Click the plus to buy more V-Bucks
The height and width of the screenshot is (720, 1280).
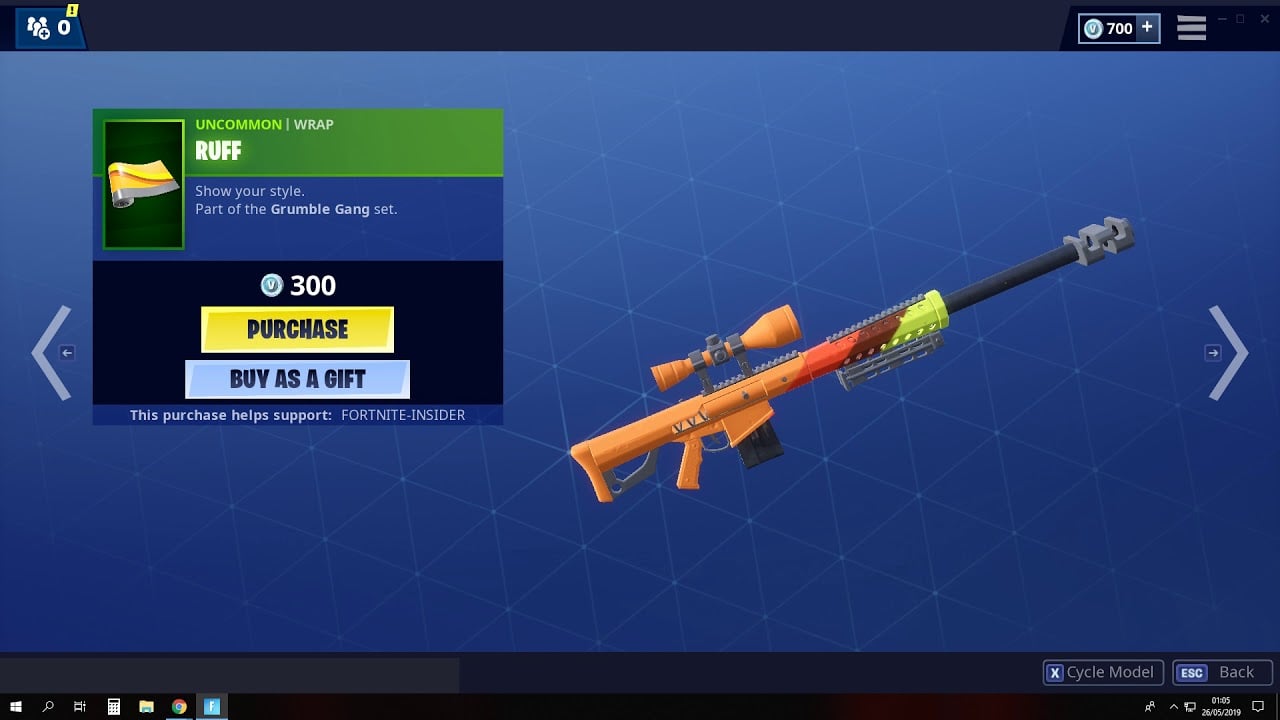tap(1146, 28)
